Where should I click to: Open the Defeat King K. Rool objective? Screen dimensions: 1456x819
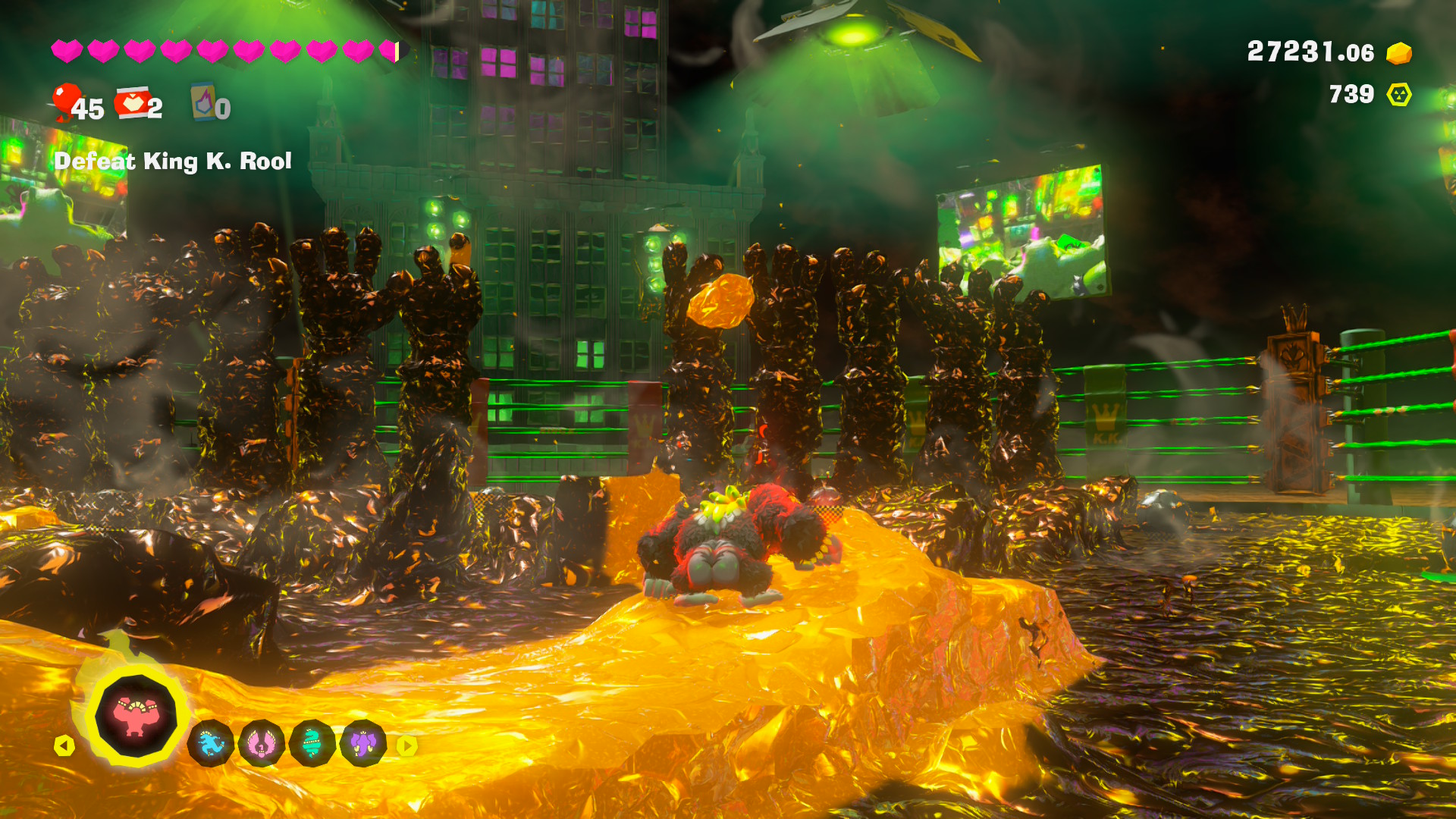173,161
